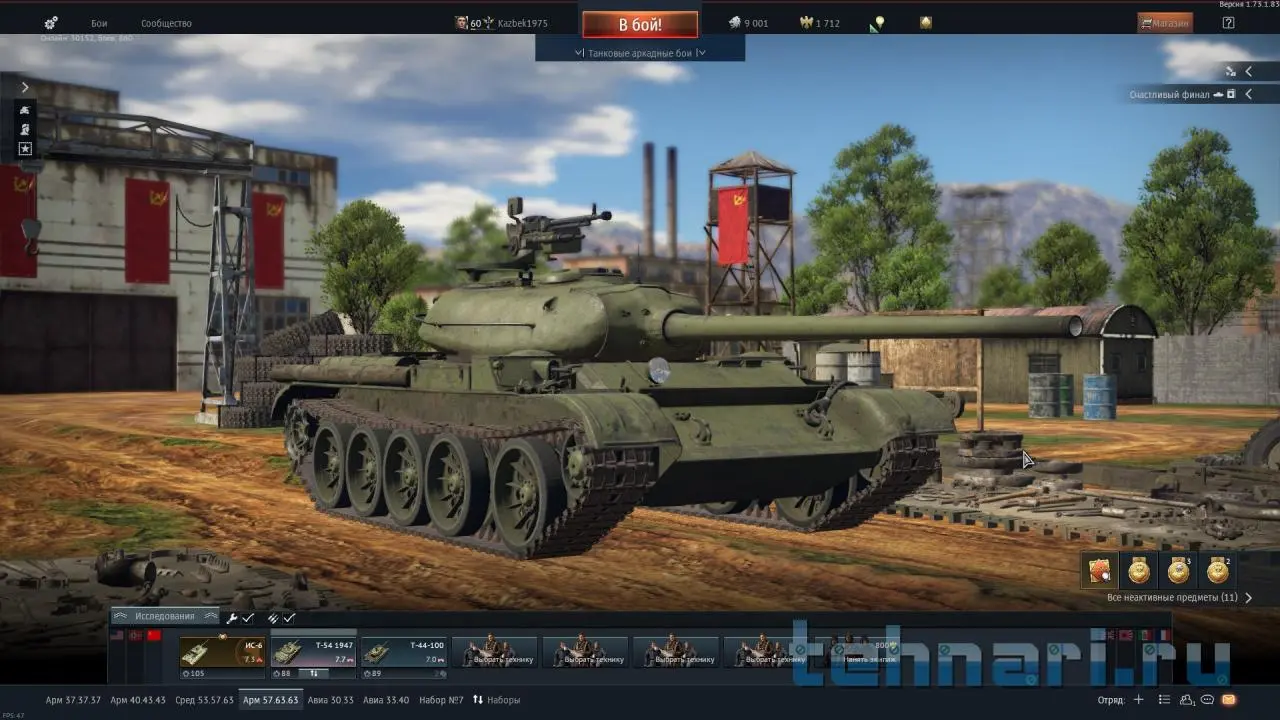1280x720 pixels.
Task: Start battle with the 'В бой!' button
Action: (x=640, y=23)
